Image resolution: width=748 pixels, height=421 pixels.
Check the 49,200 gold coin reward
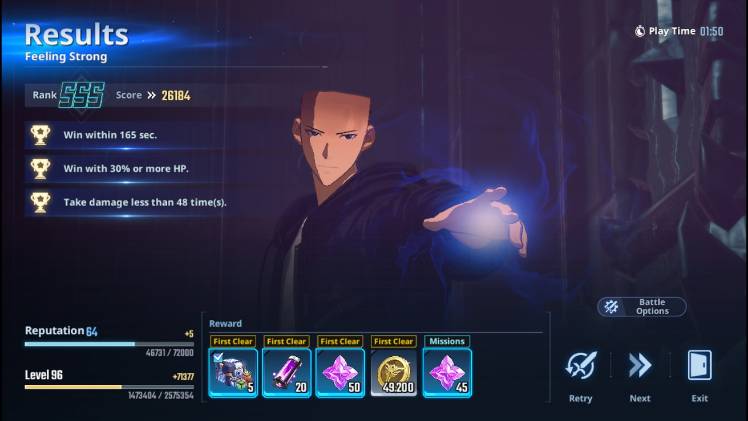[394, 372]
